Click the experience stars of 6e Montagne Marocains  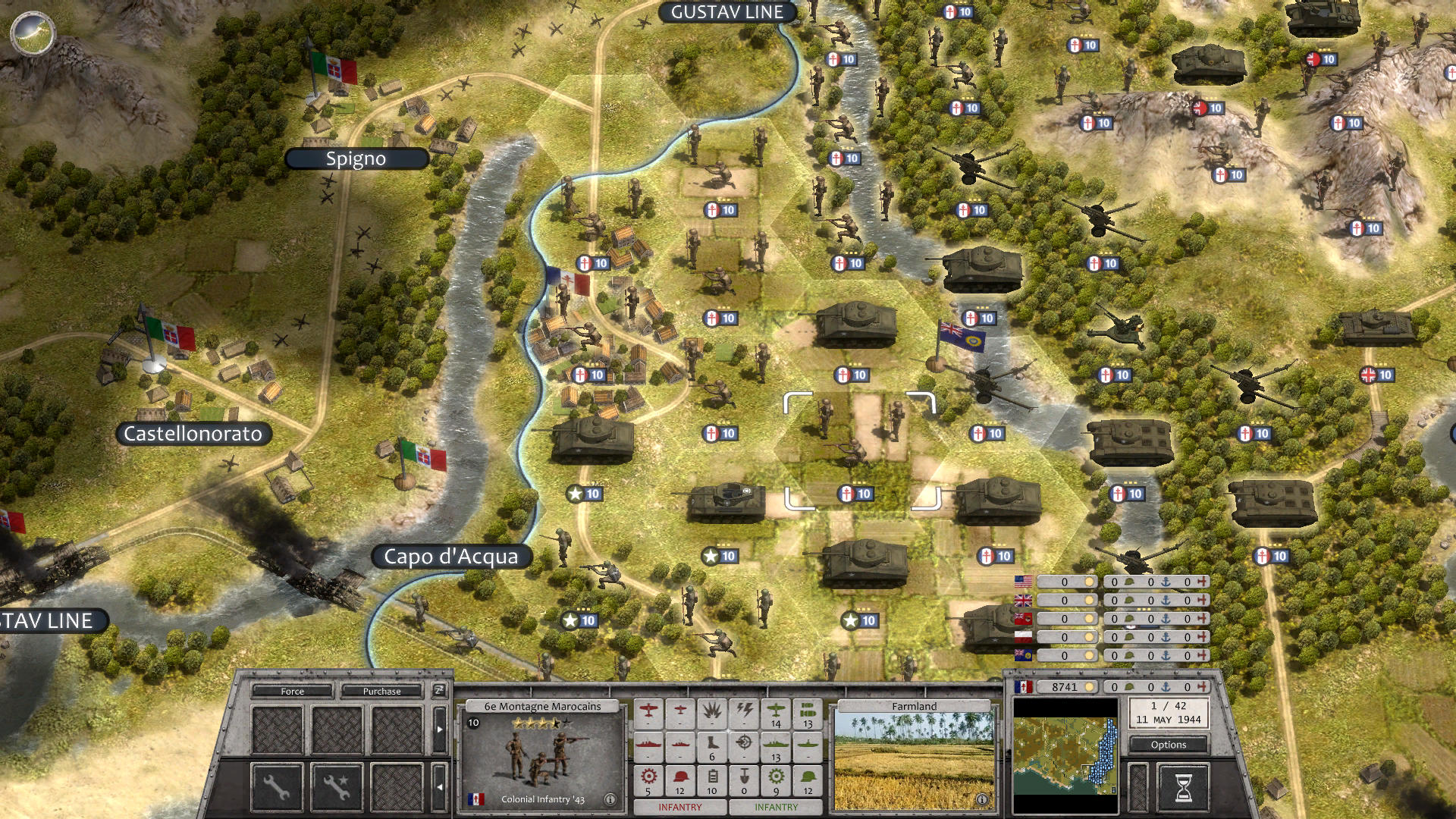[540, 723]
